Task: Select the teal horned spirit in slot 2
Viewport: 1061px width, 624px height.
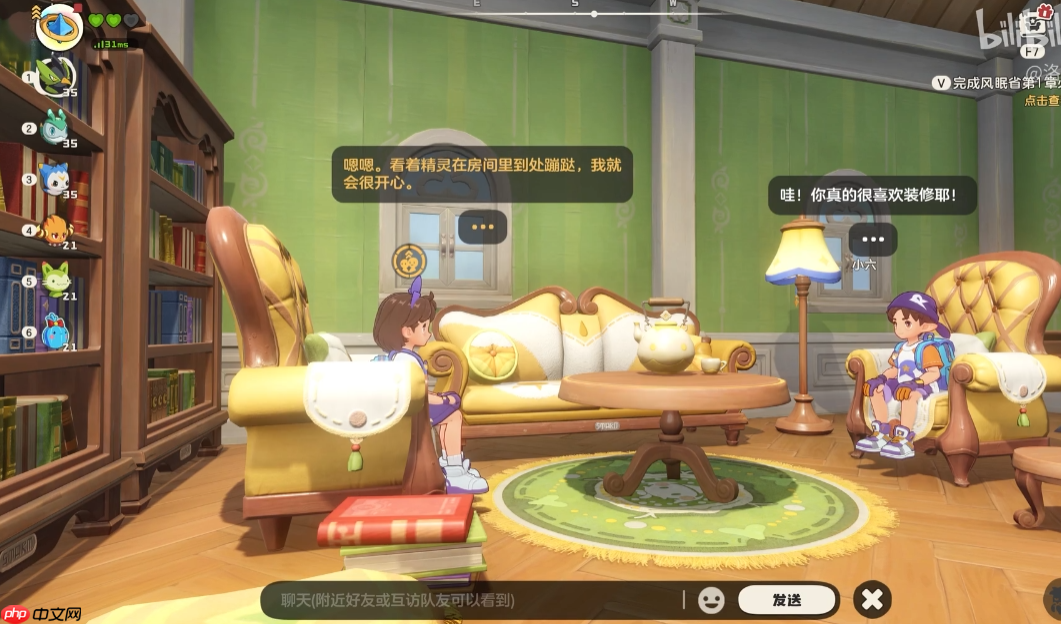Action: [x=54, y=128]
